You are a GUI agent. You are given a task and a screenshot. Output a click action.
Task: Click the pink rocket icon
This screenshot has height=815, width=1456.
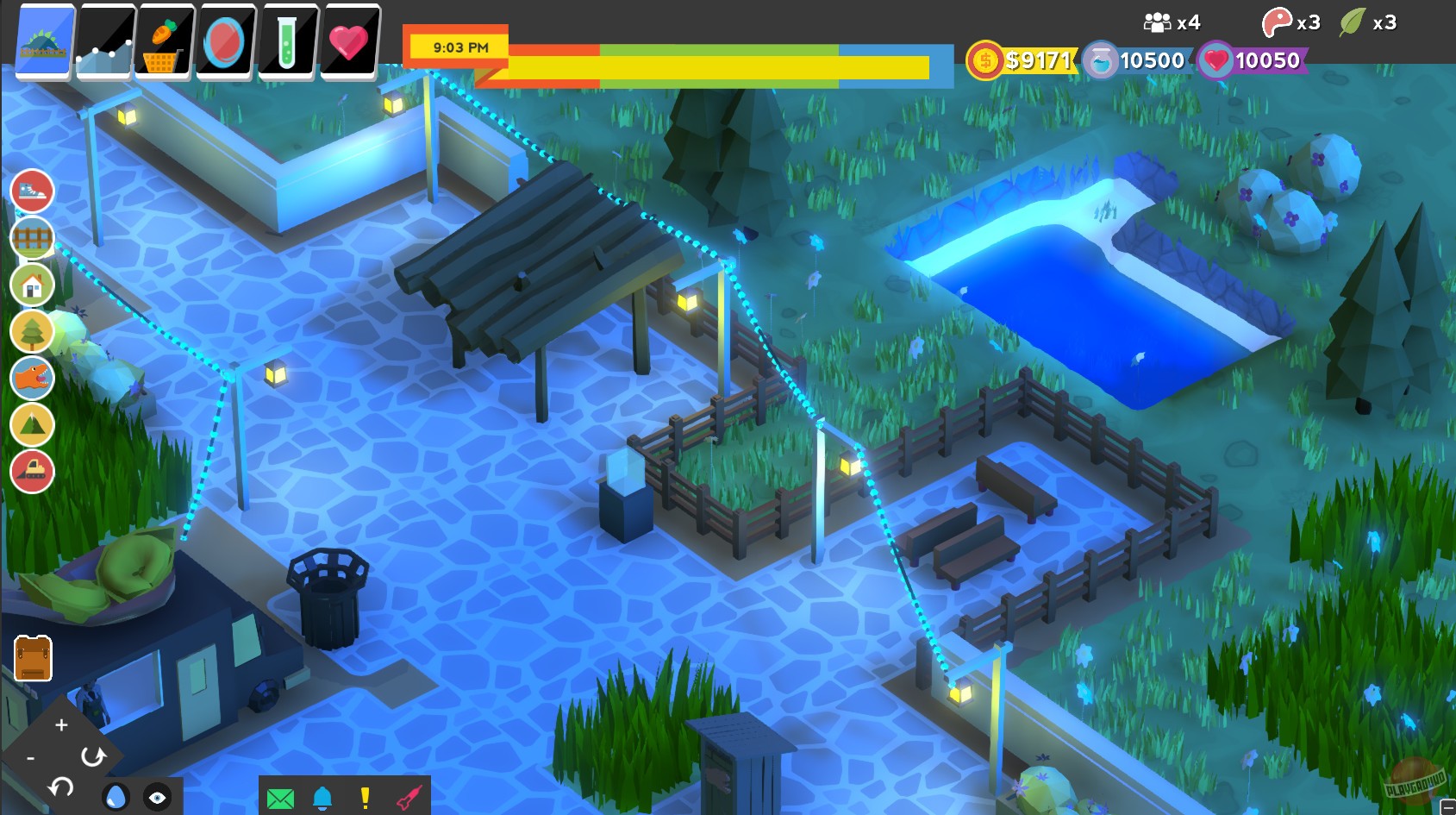[411, 798]
